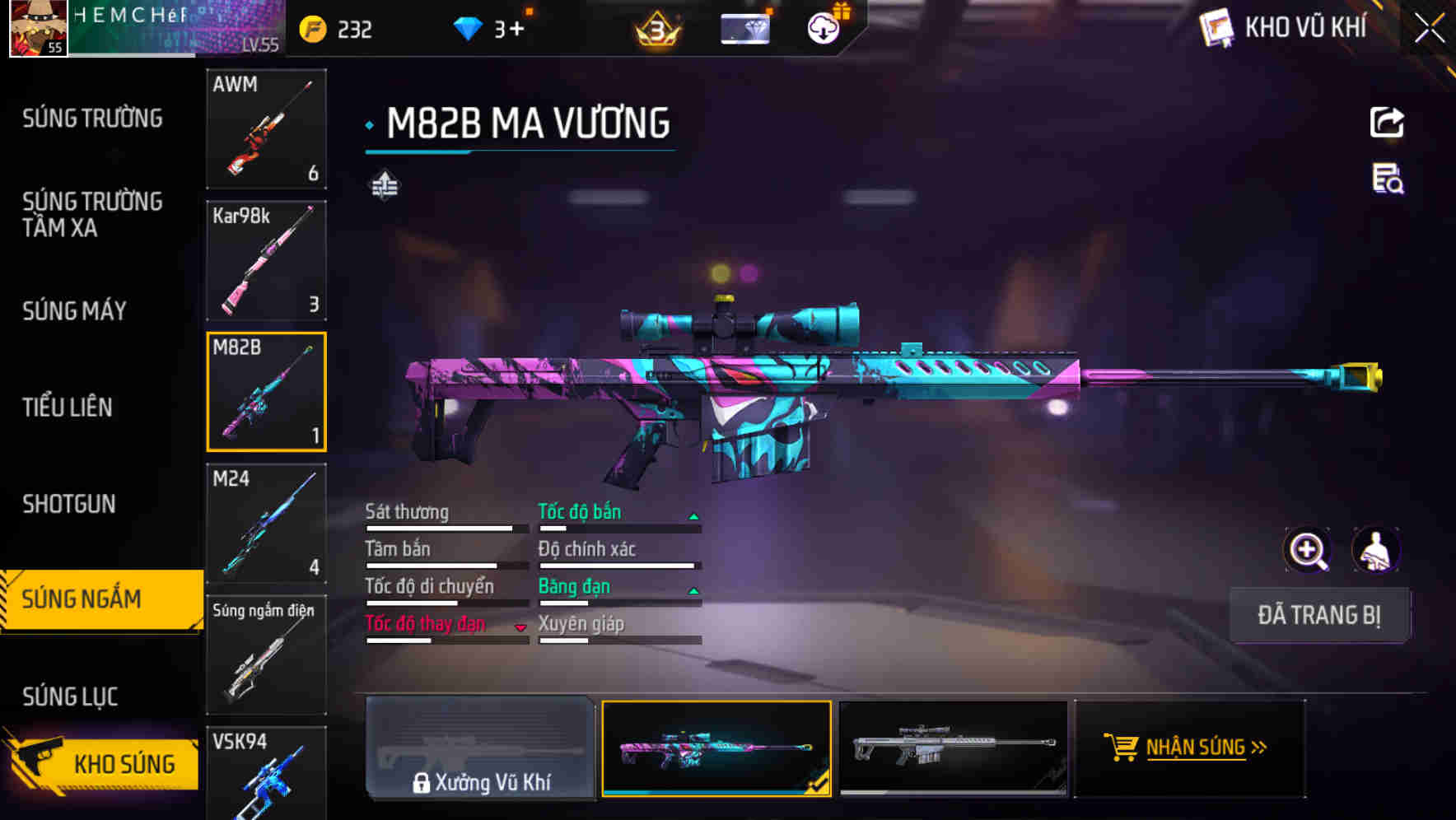Select the SÚNG LỤC category
Viewport: 1456px width, 820px height.
click(71, 696)
